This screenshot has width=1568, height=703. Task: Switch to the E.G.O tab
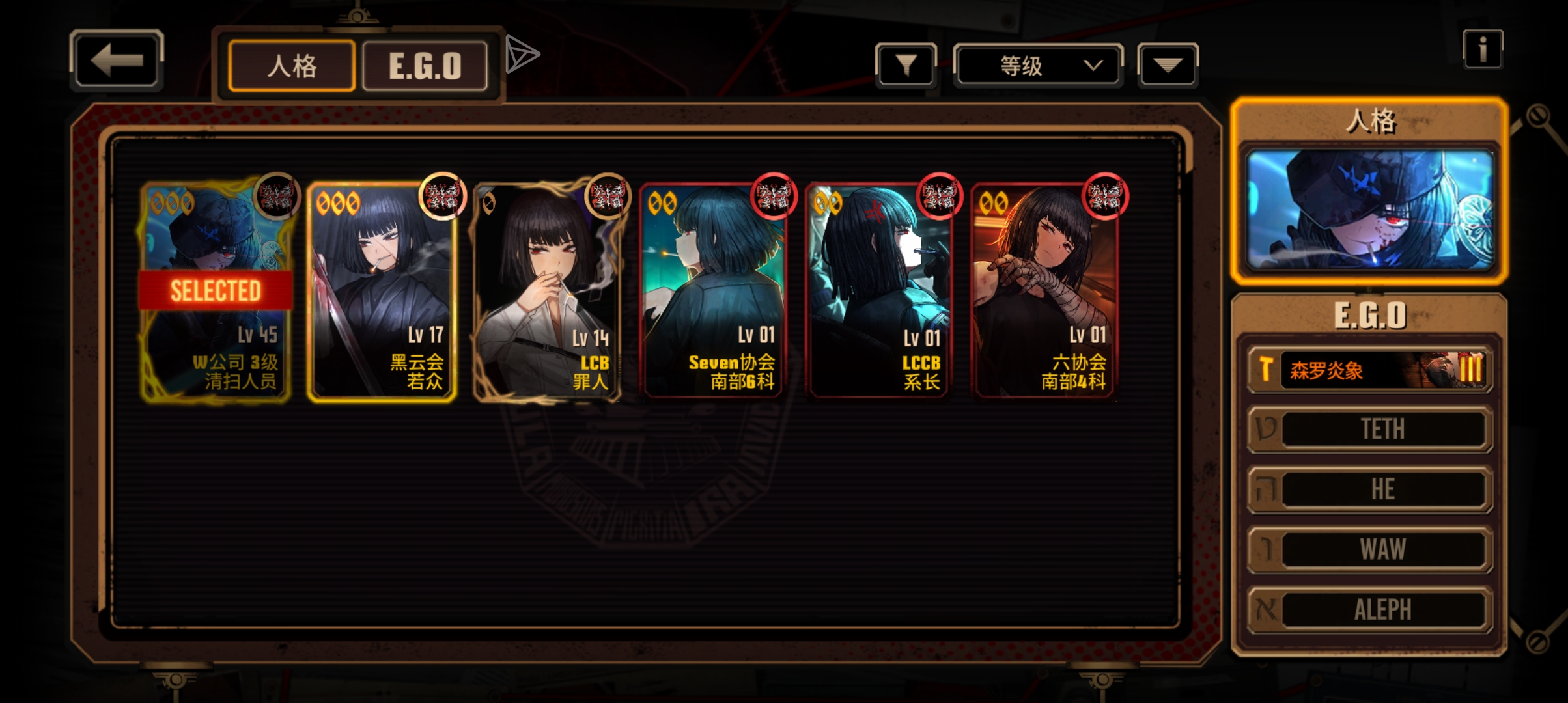pyautogui.click(x=425, y=66)
